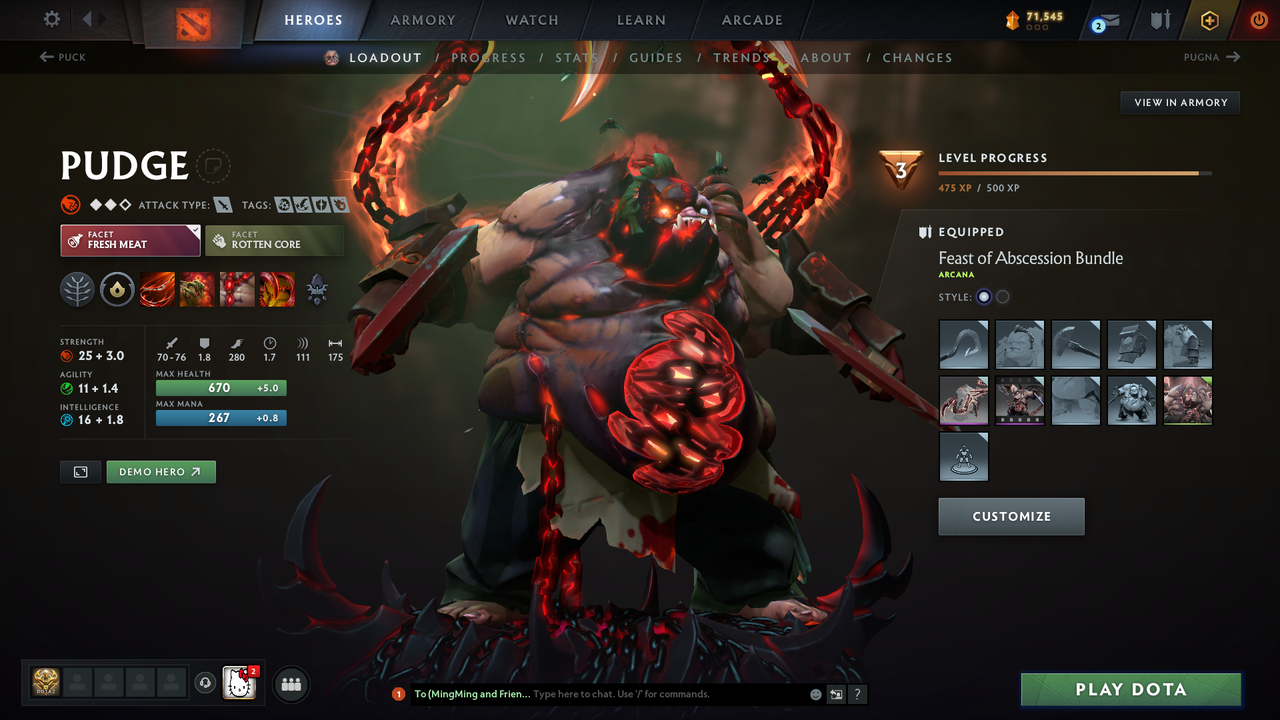Viewport: 1280px width, 720px height.
Task: View the Rot ability icon
Action: 197,290
